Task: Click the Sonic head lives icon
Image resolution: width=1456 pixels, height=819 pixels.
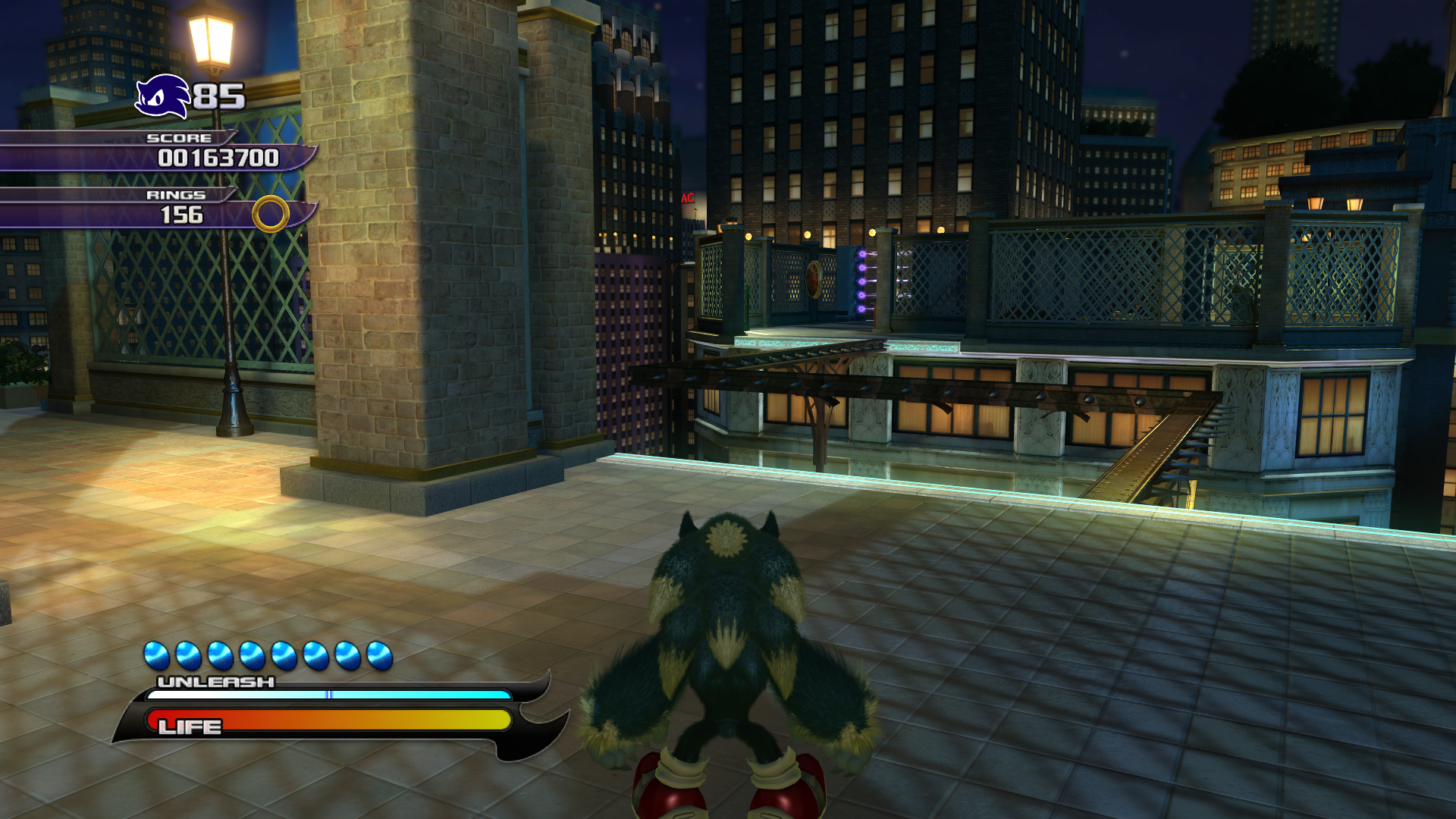Action: 162,97
